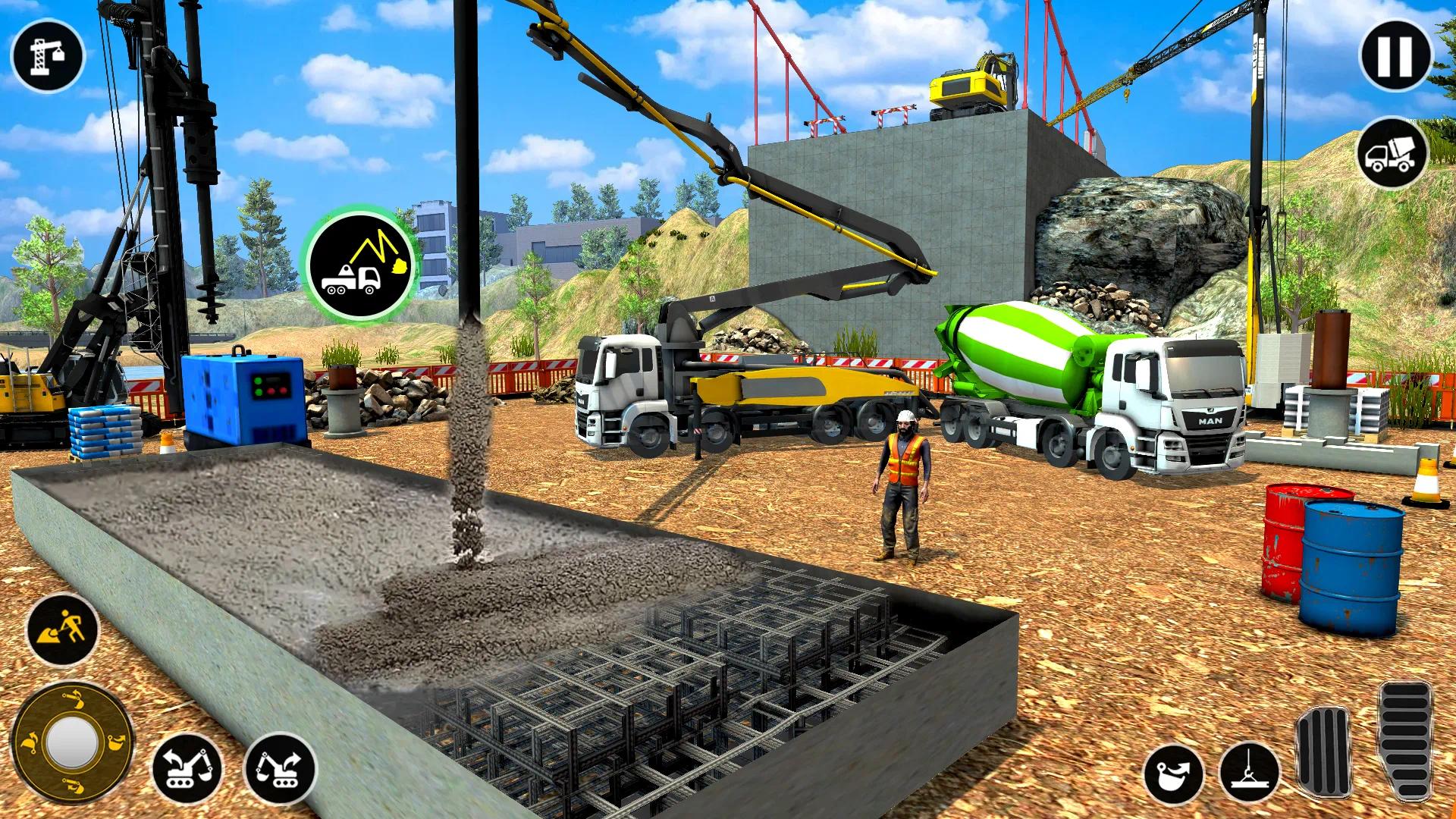Pause the game
Viewport: 1456px width, 819px height.
coord(1398,55)
